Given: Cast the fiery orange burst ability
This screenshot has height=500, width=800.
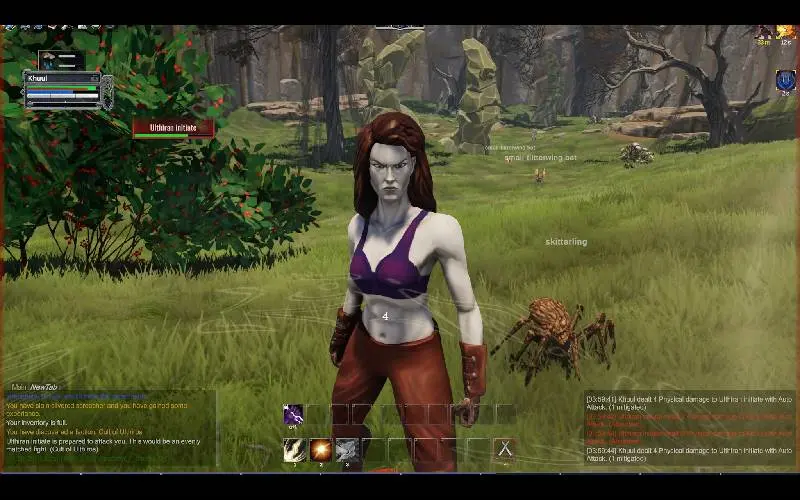Looking at the screenshot, I should point(320,449).
